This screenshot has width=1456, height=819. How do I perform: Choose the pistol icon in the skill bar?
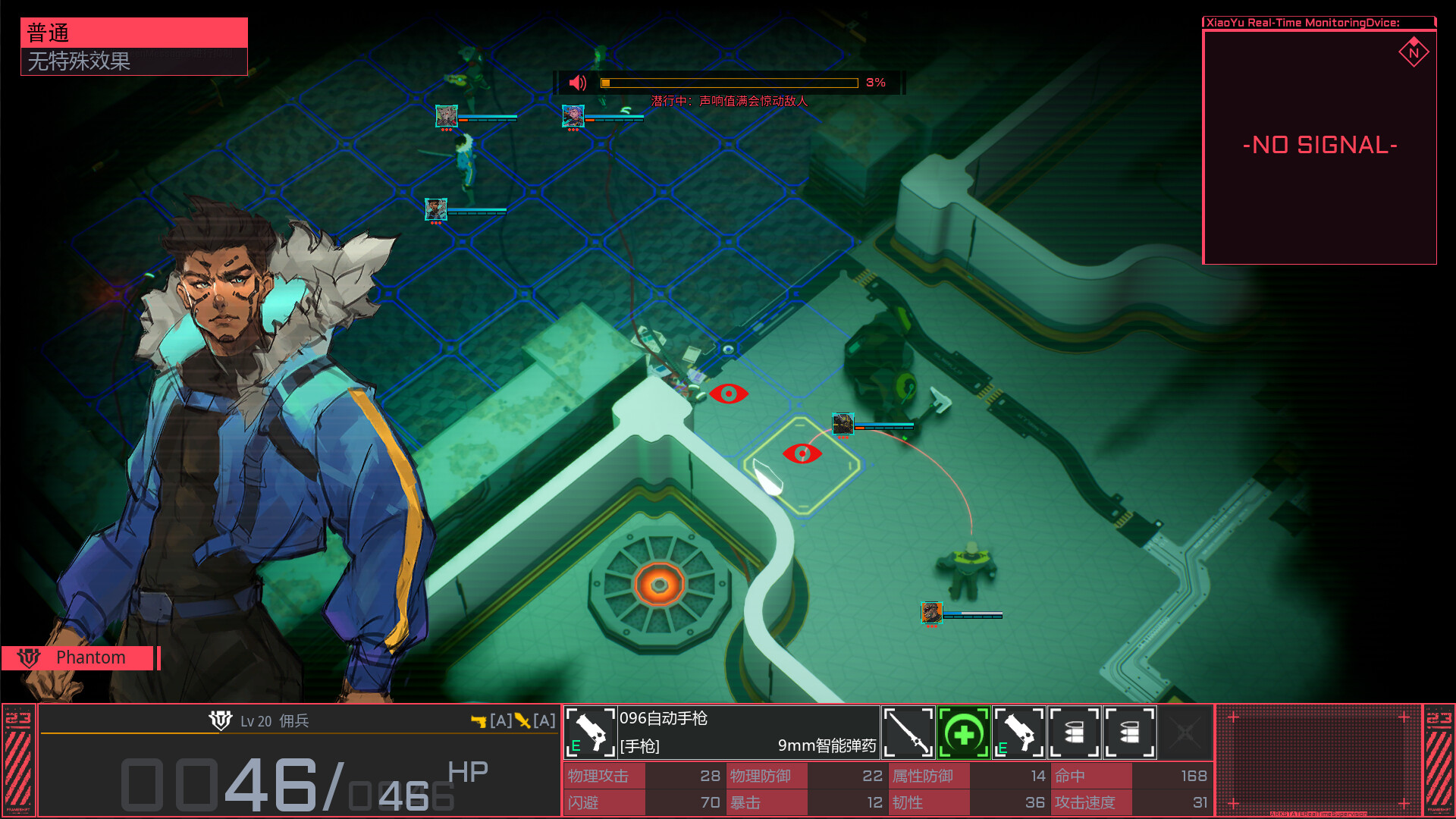(x=1018, y=733)
